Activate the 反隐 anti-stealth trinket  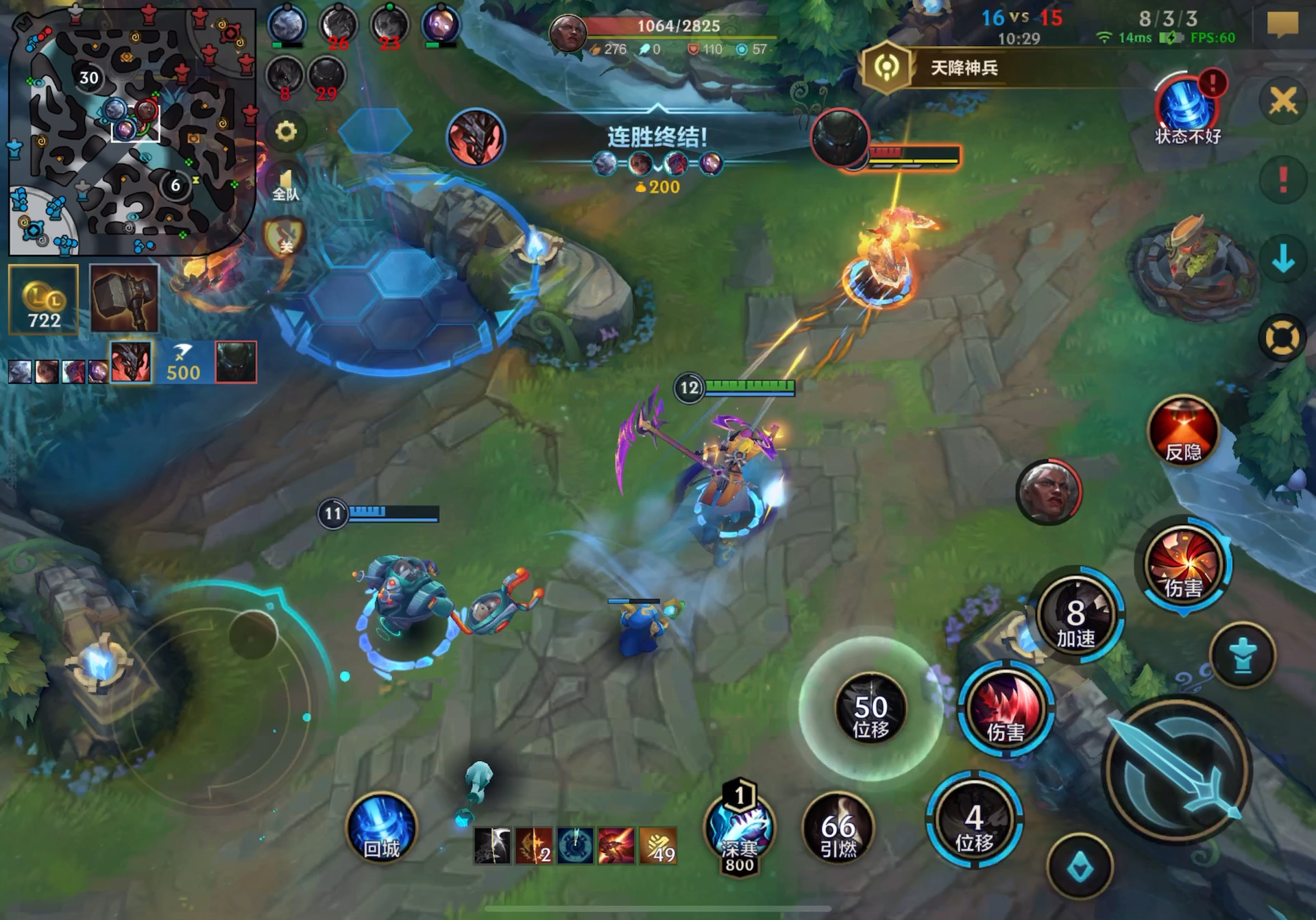(1184, 431)
